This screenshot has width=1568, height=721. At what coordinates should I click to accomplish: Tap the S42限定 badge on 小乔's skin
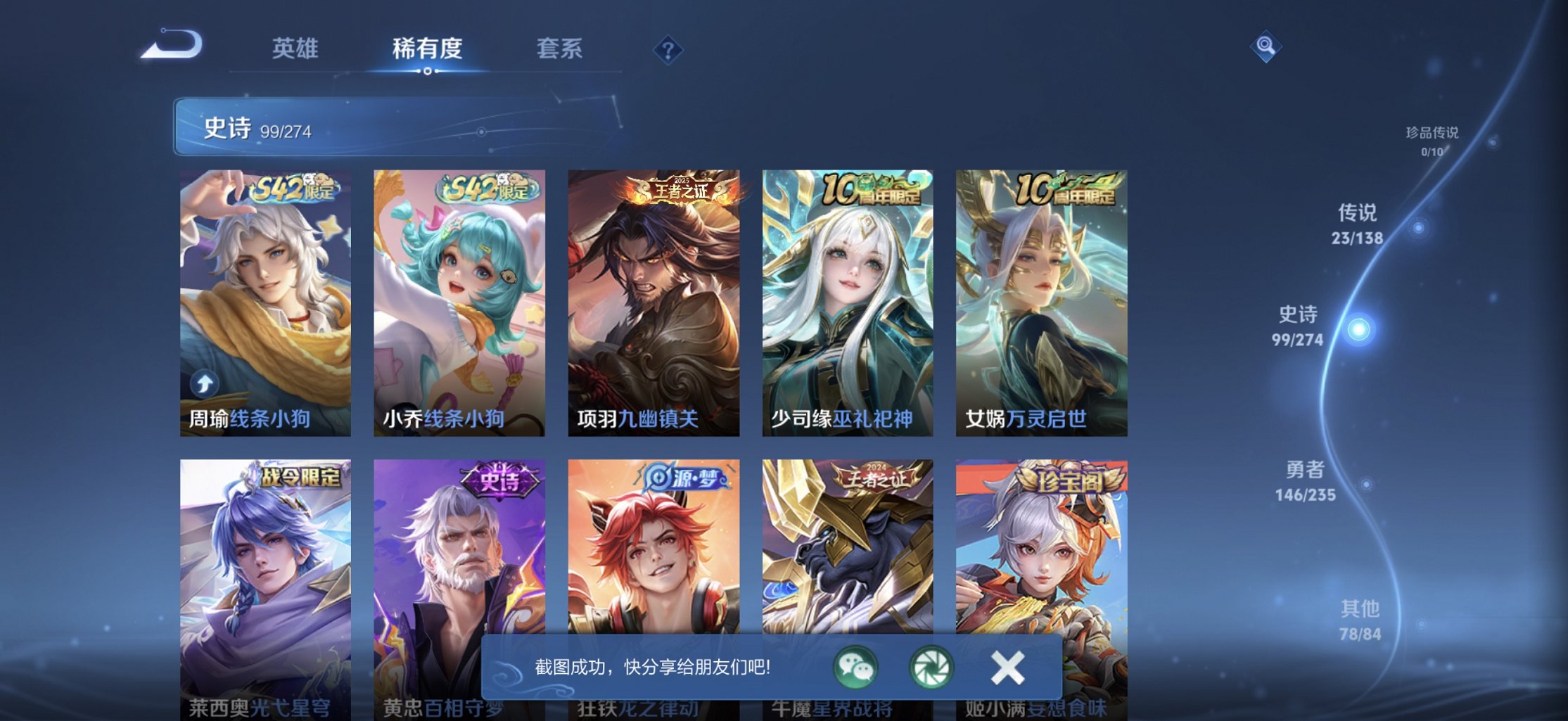point(485,189)
